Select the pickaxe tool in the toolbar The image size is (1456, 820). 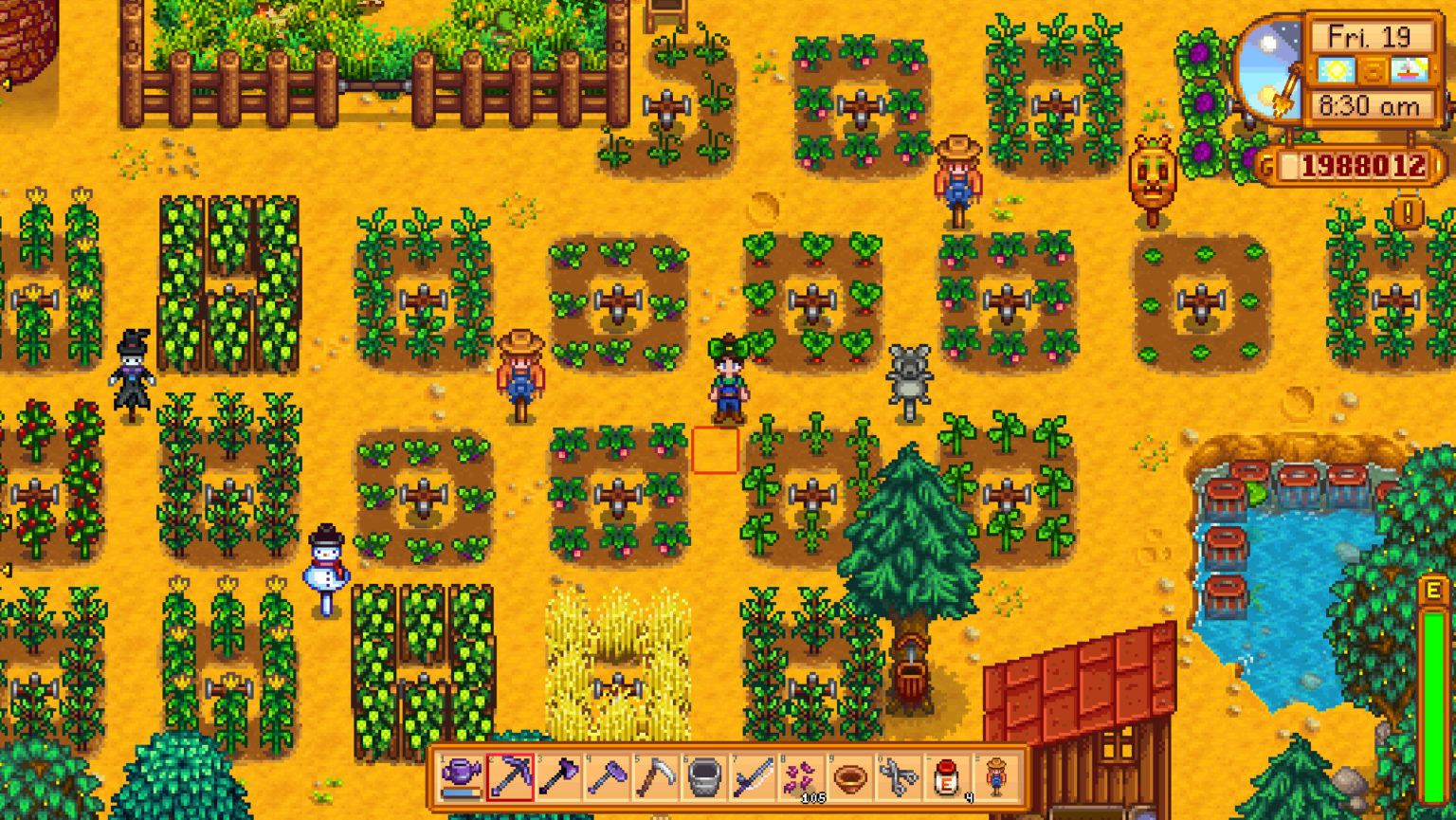[x=512, y=775]
